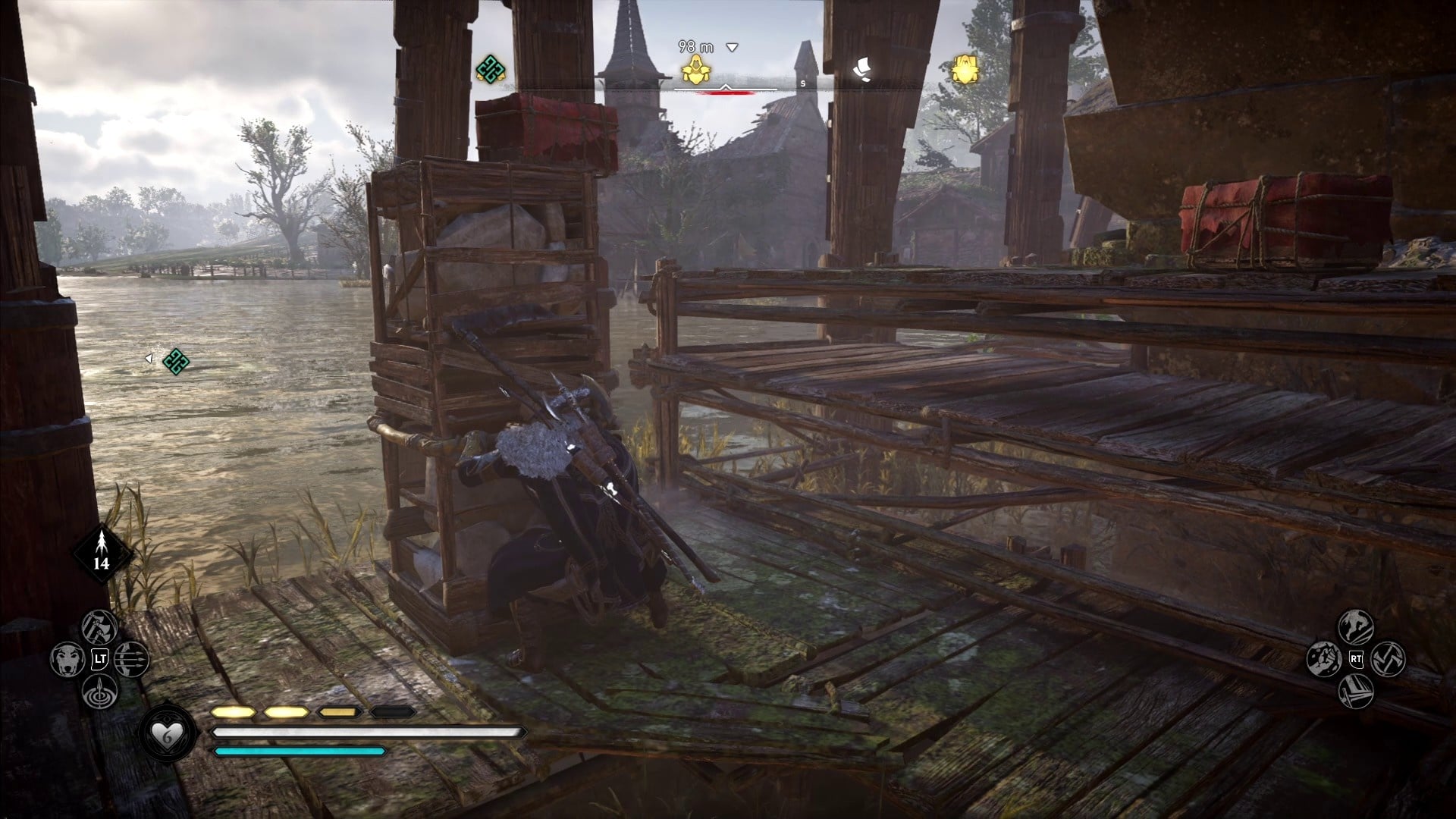Click the rightmost gold marker on the compass

pyautogui.click(x=965, y=71)
